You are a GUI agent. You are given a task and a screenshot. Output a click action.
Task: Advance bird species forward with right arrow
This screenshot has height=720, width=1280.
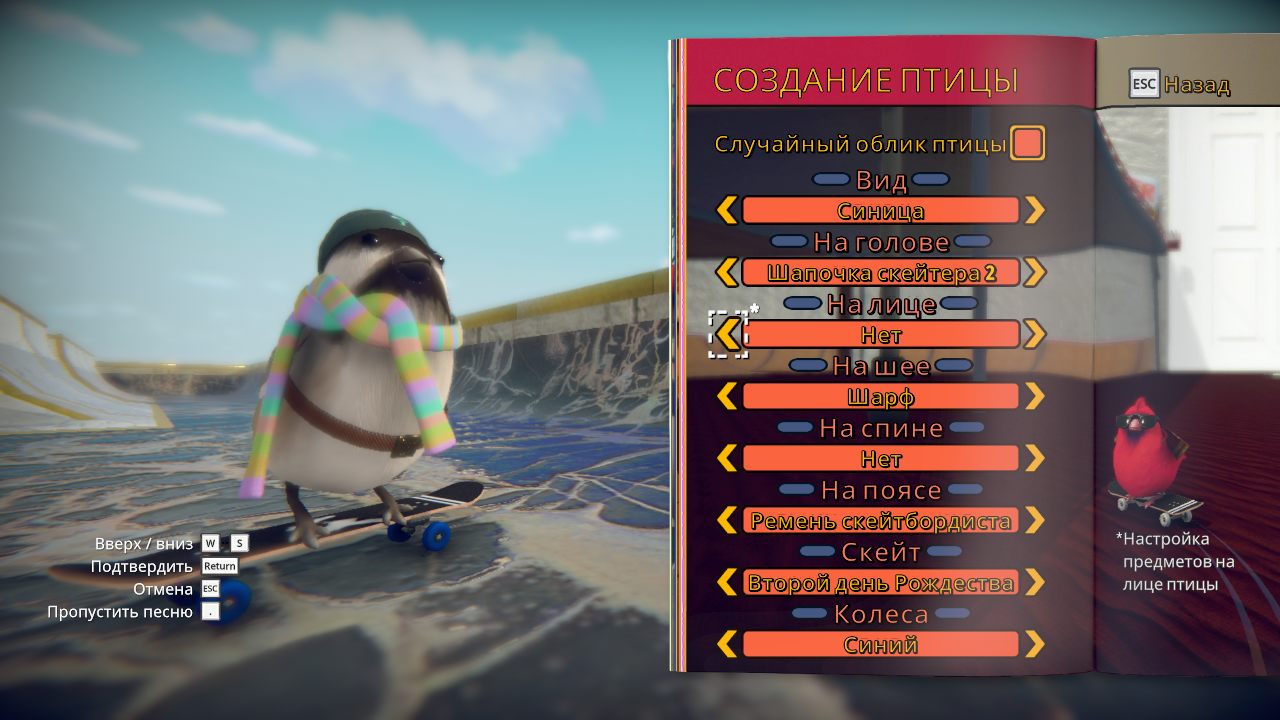coord(1037,210)
